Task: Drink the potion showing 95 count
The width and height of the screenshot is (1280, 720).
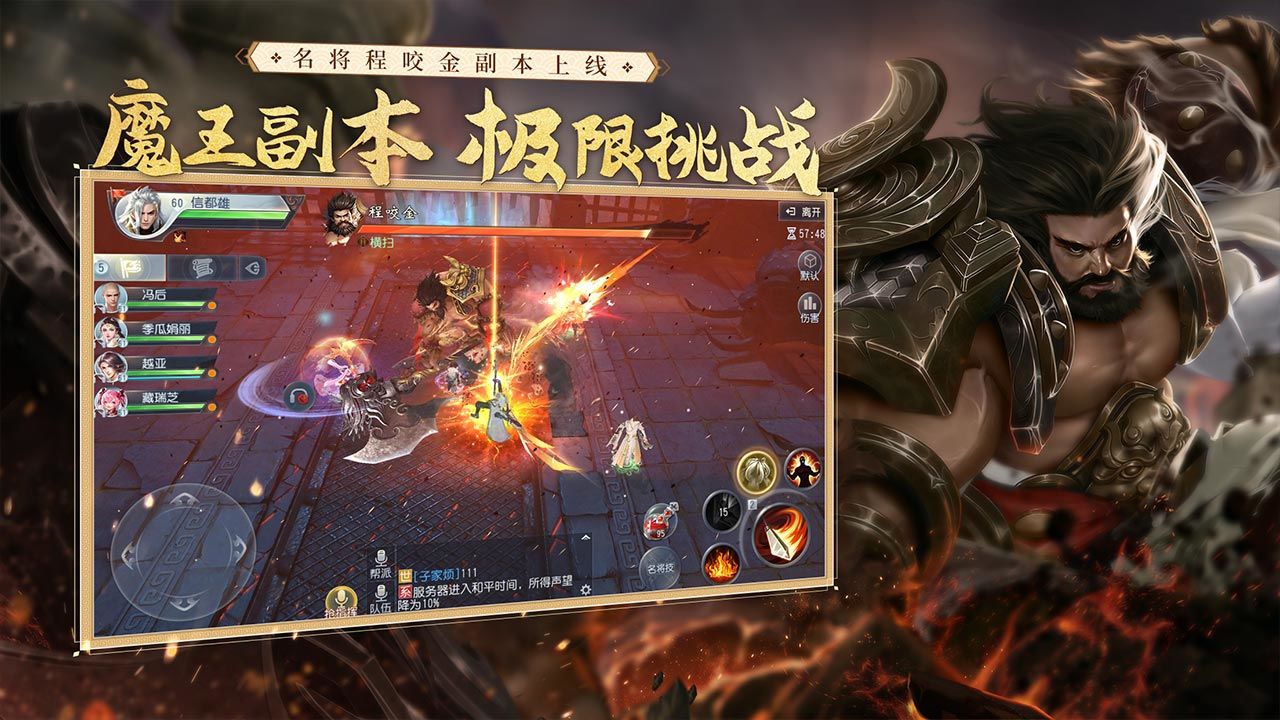Action: [657, 522]
